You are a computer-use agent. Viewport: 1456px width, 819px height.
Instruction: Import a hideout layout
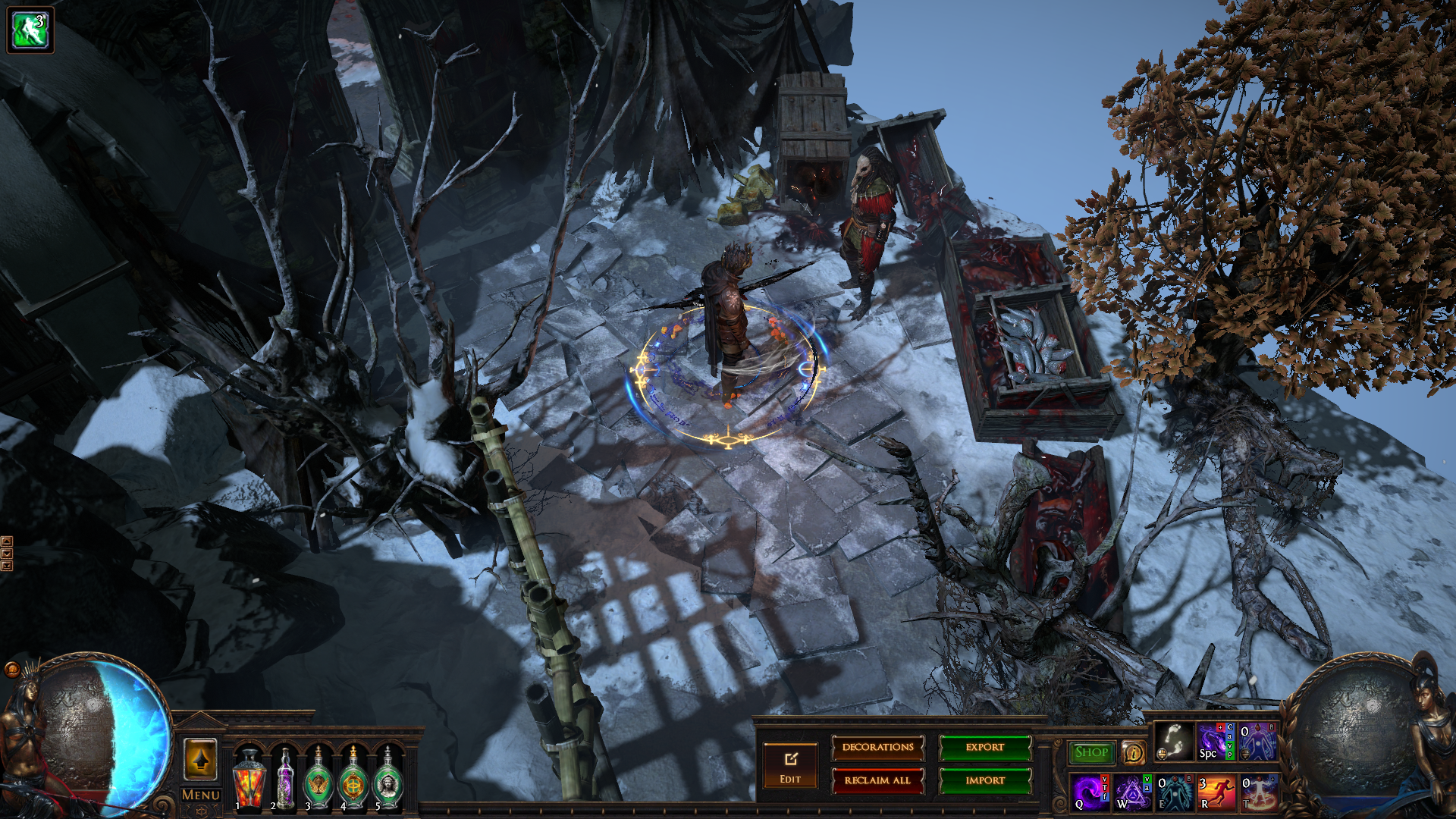tap(985, 780)
